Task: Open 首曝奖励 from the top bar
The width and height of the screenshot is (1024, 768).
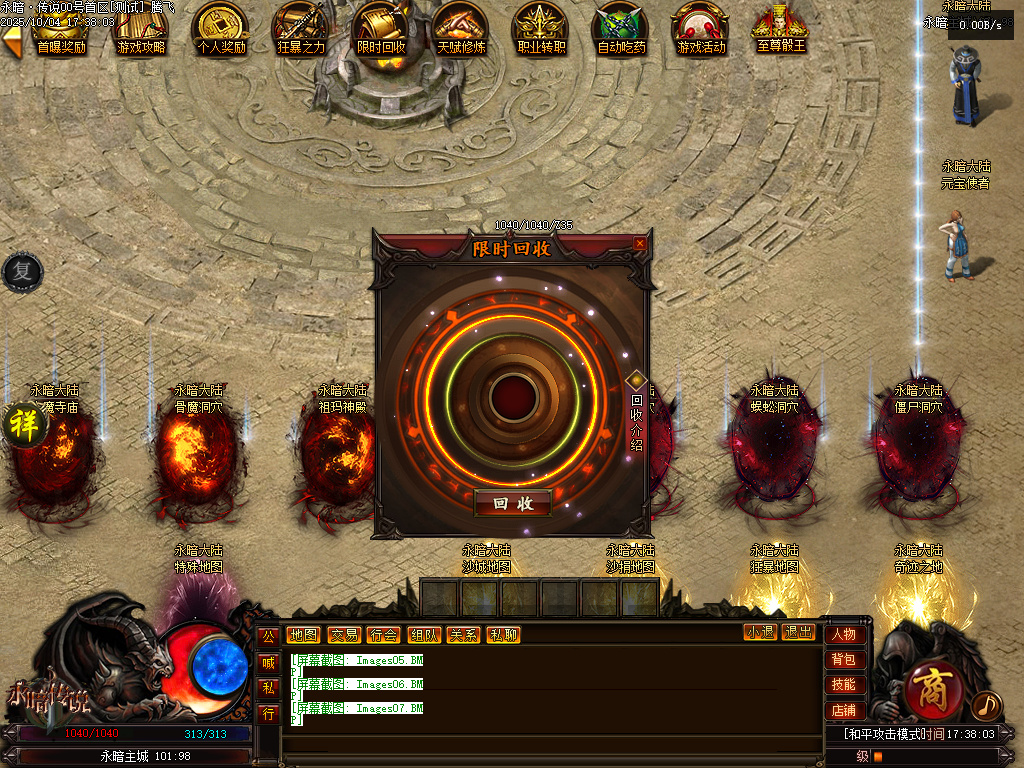Action: coord(61,28)
